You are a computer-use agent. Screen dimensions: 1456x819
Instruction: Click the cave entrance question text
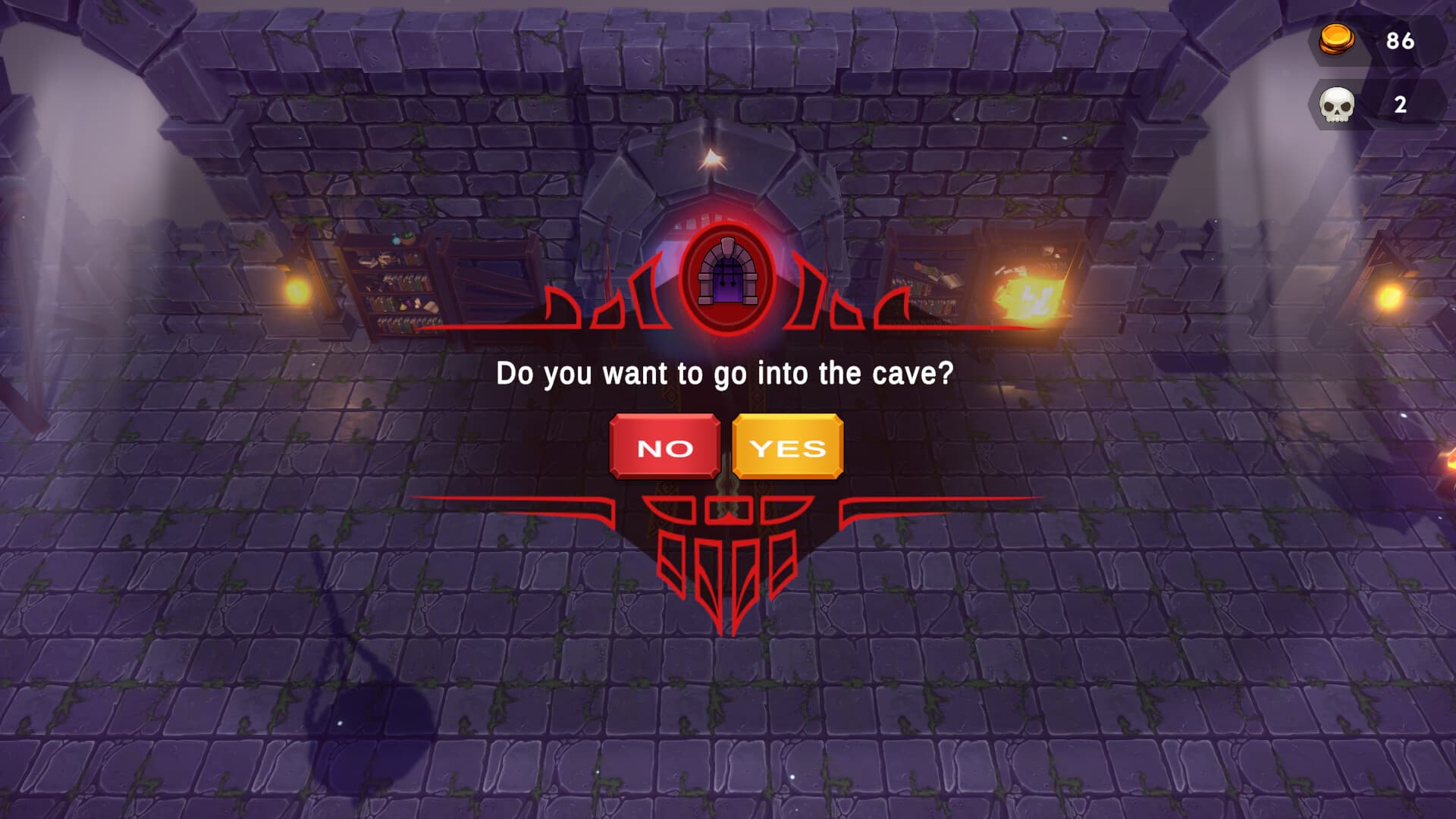pyautogui.click(x=725, y=372)
